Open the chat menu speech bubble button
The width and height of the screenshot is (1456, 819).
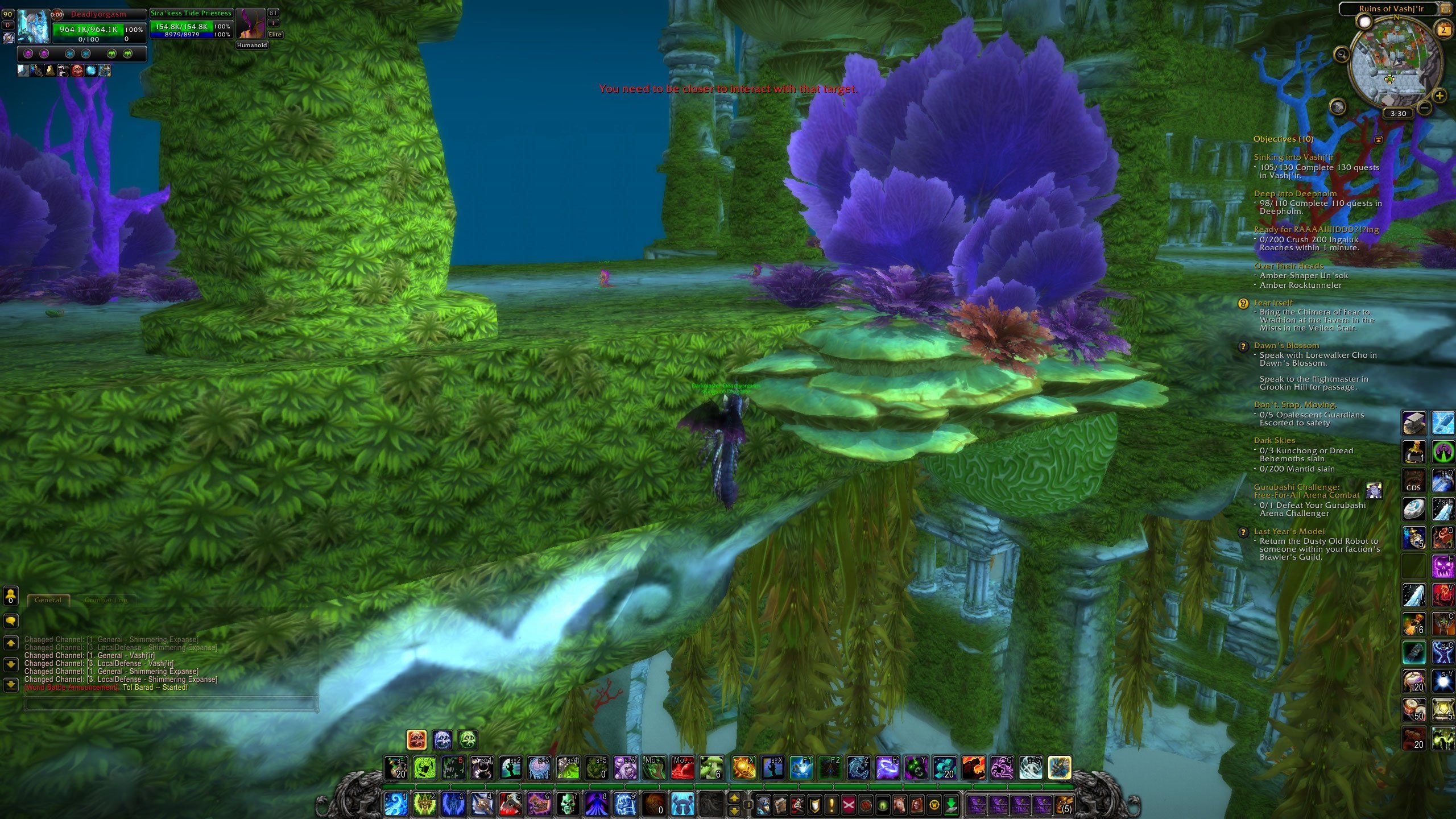click(11, 621)
